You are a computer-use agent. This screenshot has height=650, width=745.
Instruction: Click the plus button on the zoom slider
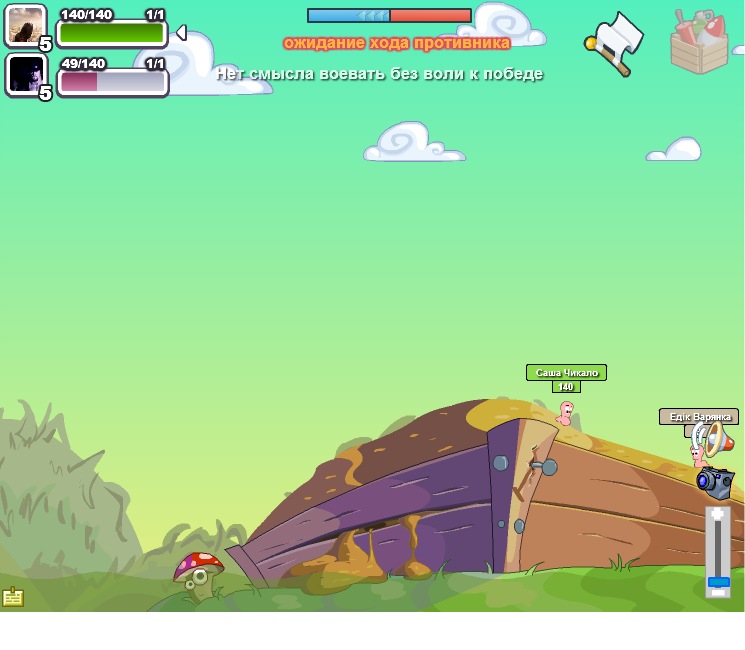pos(718,514)
